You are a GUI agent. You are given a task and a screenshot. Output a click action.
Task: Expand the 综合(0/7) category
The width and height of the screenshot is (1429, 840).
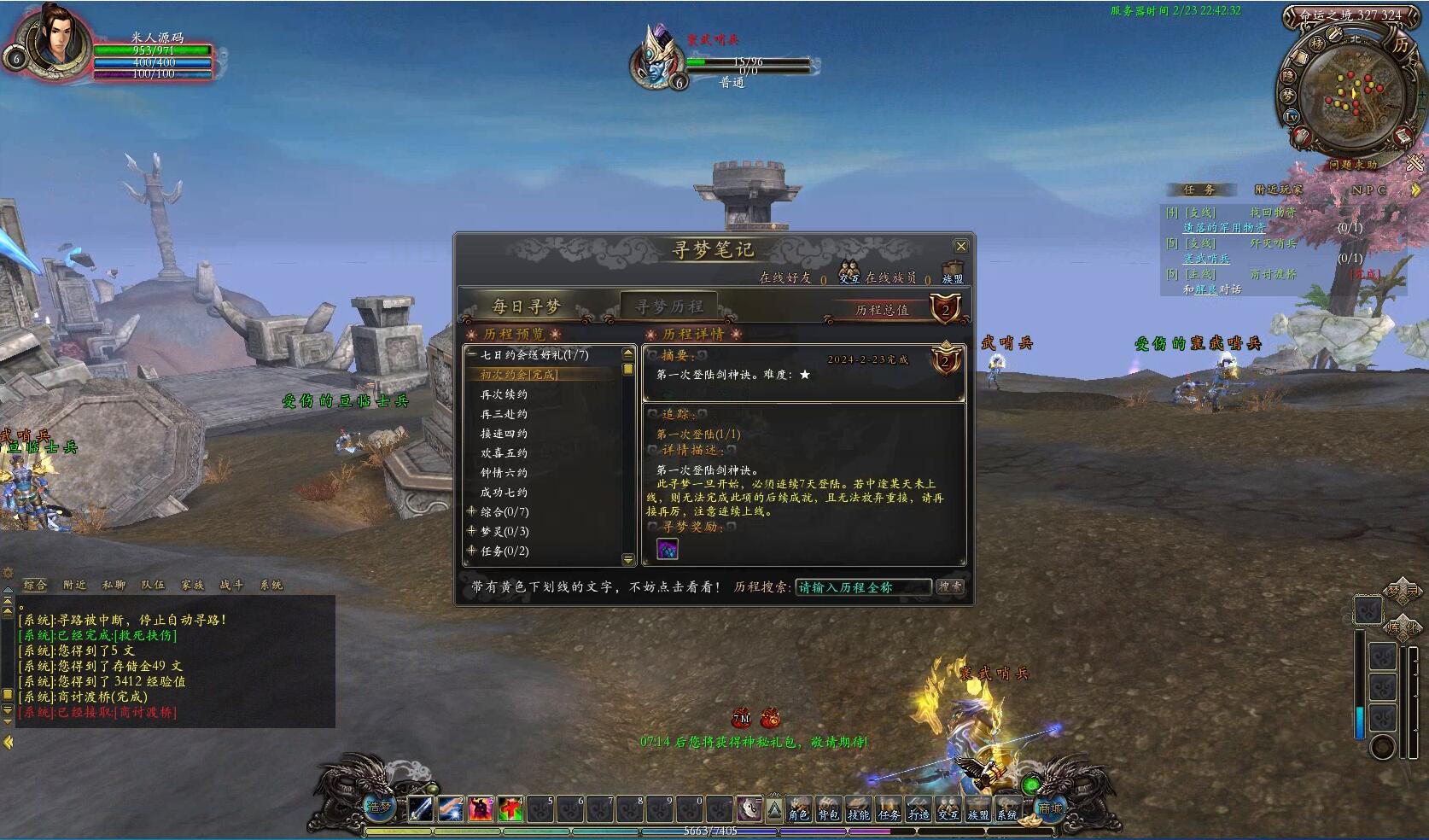coord(471,511)
